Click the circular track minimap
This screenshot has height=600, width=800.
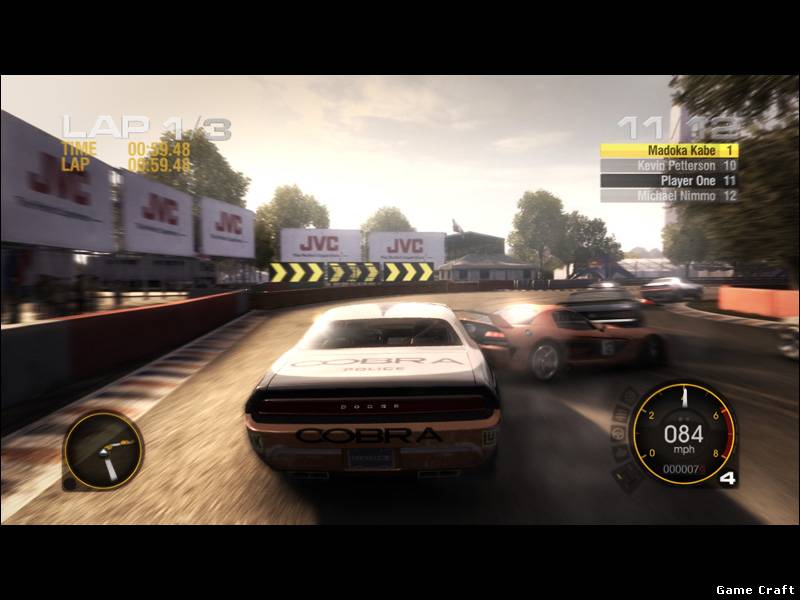tap(103, 450)
